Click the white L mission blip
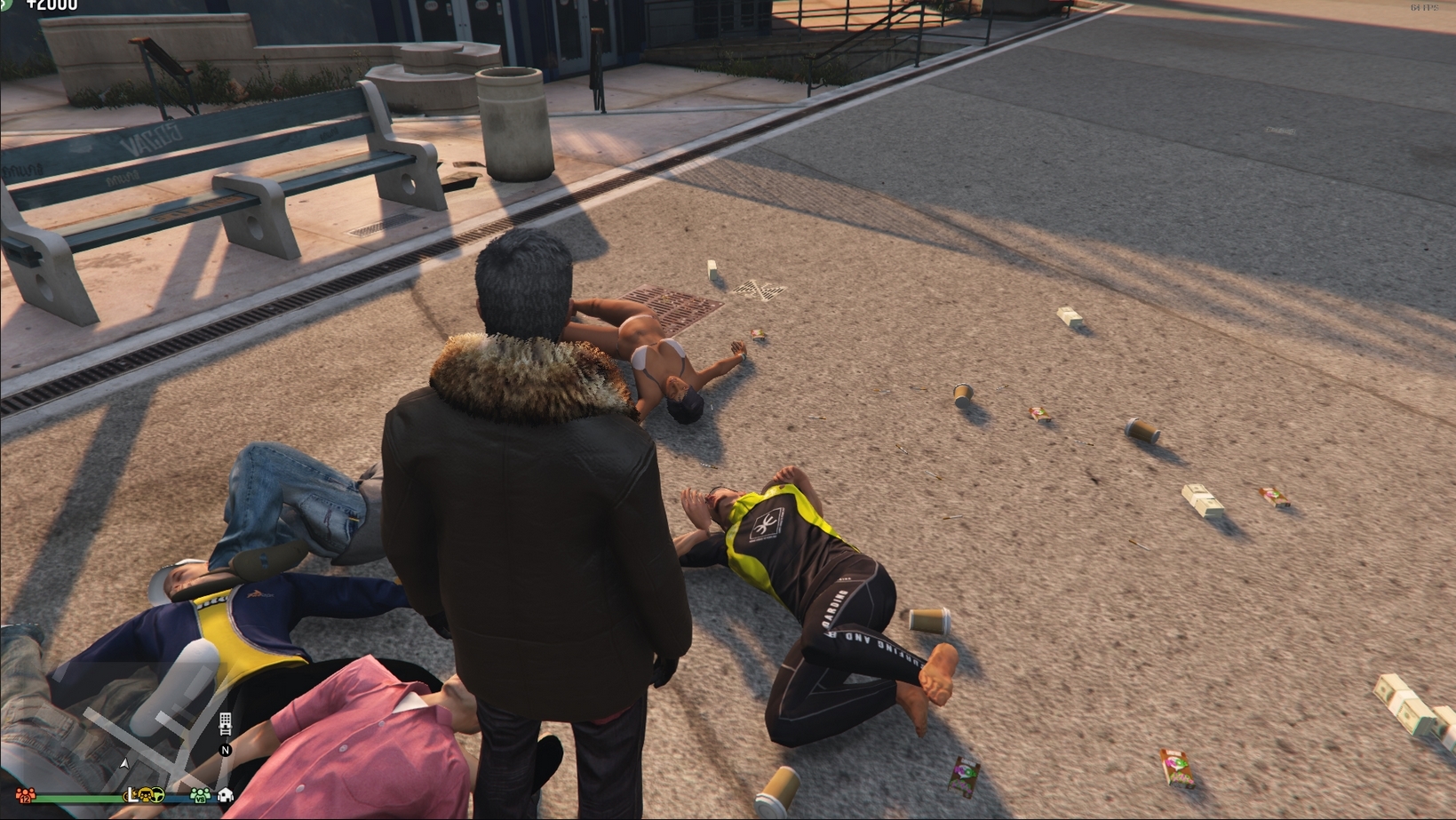Screen dimensions: 1456x820 point(132,795)
